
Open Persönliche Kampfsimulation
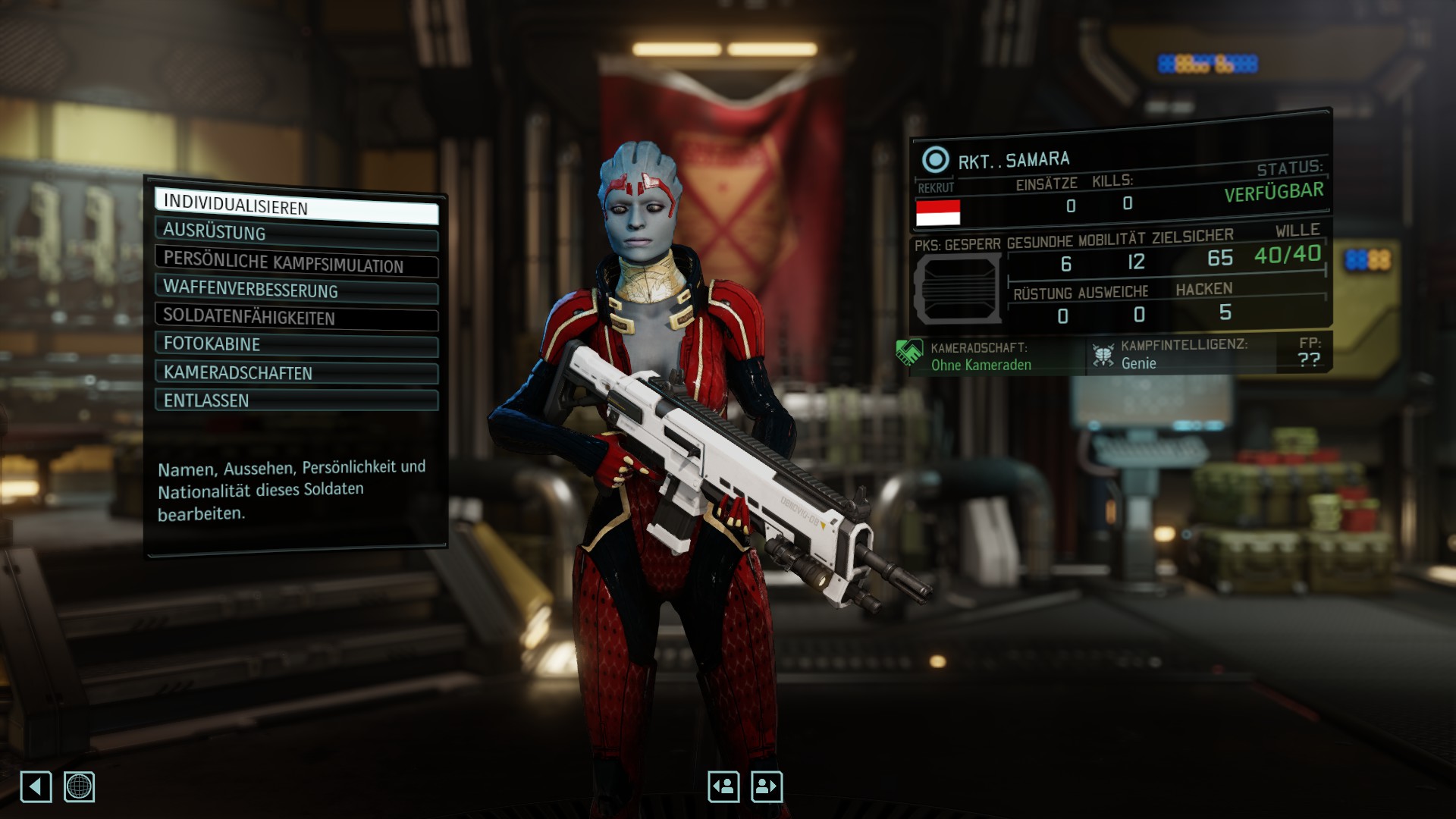[x=296, y=262]
